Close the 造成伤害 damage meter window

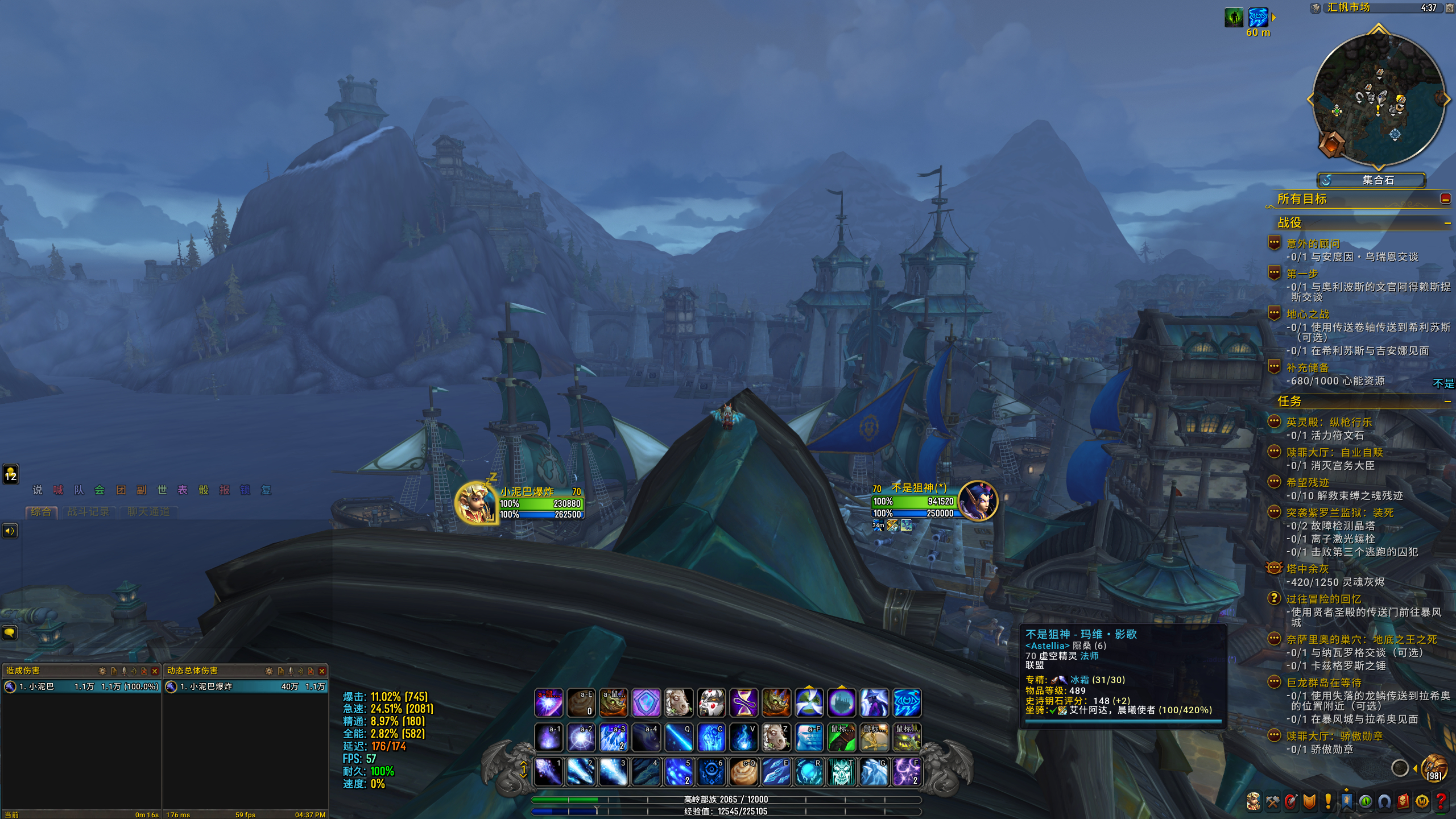[x=155, y=671]
